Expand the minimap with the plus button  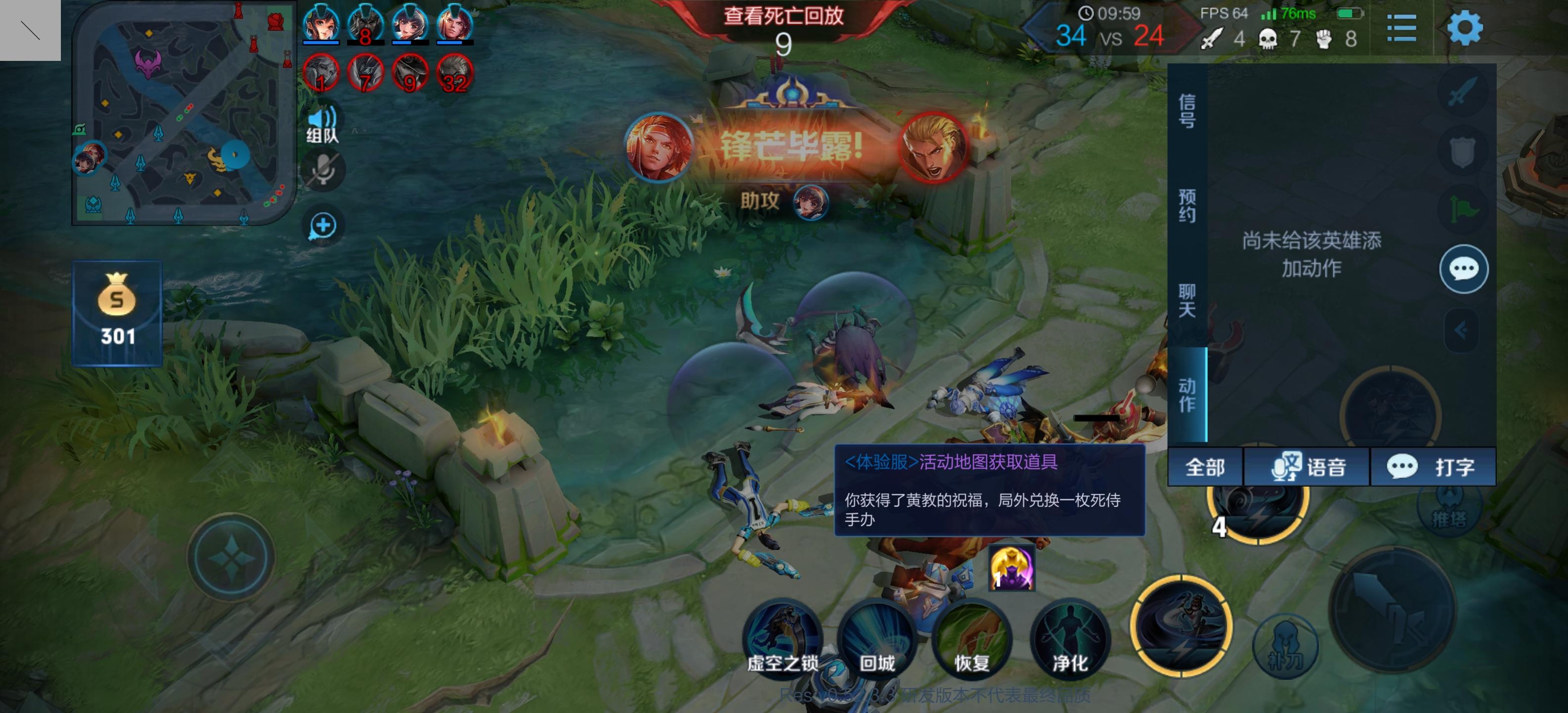tap(322, 225)
